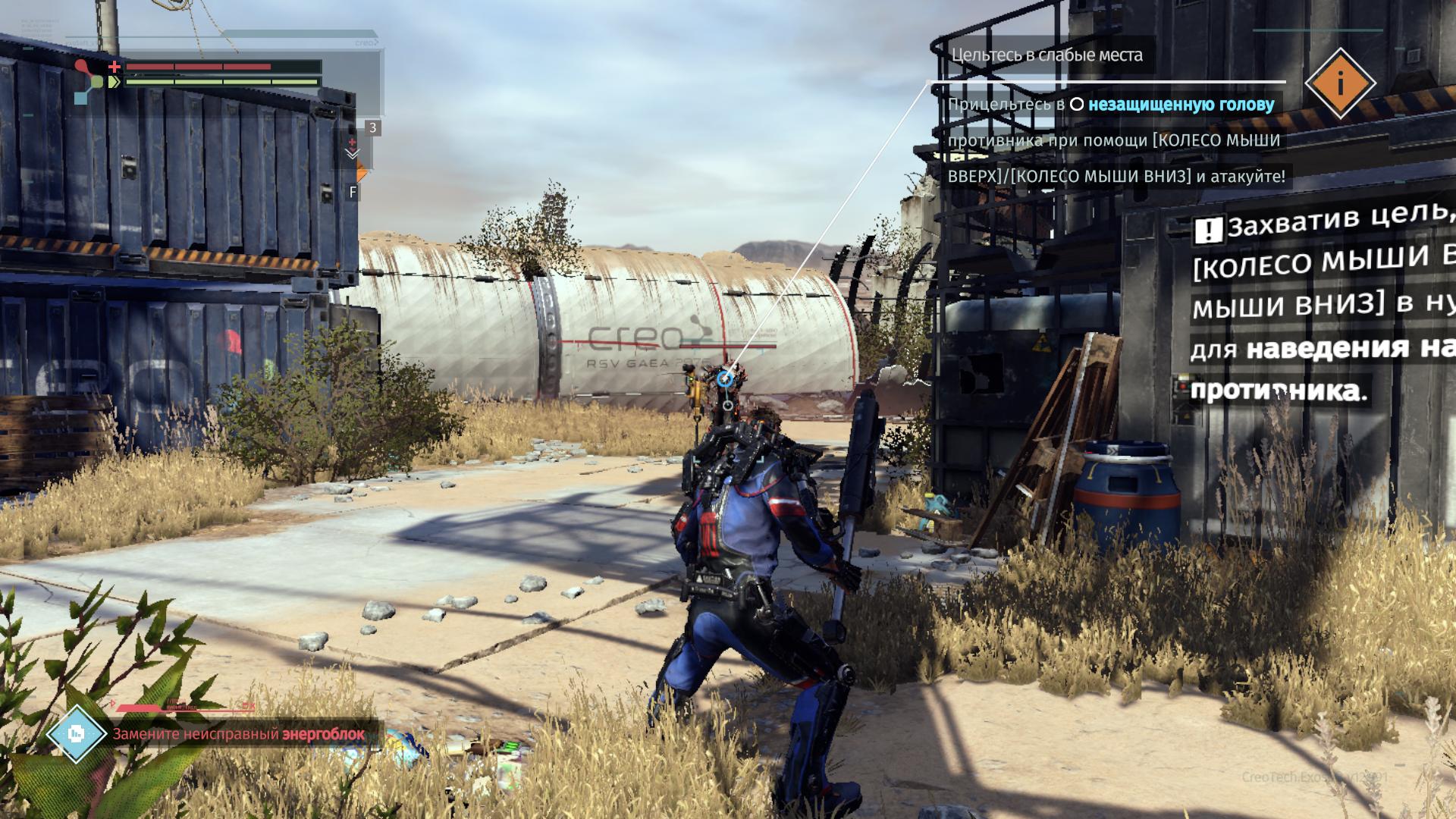
Task: Click the orange info diamond icon
Action: coord(1340,83)
